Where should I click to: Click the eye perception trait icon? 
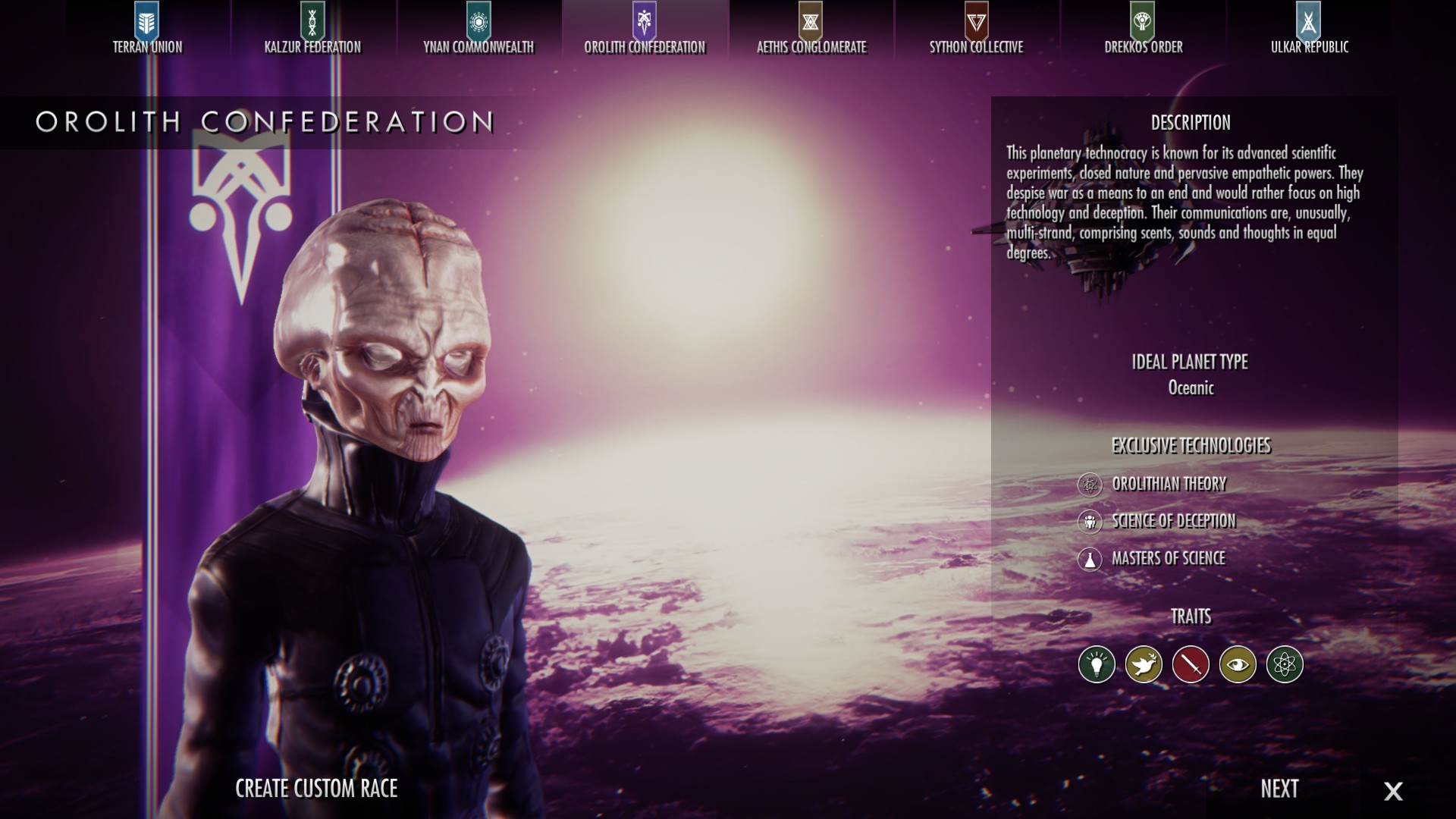1238,663
